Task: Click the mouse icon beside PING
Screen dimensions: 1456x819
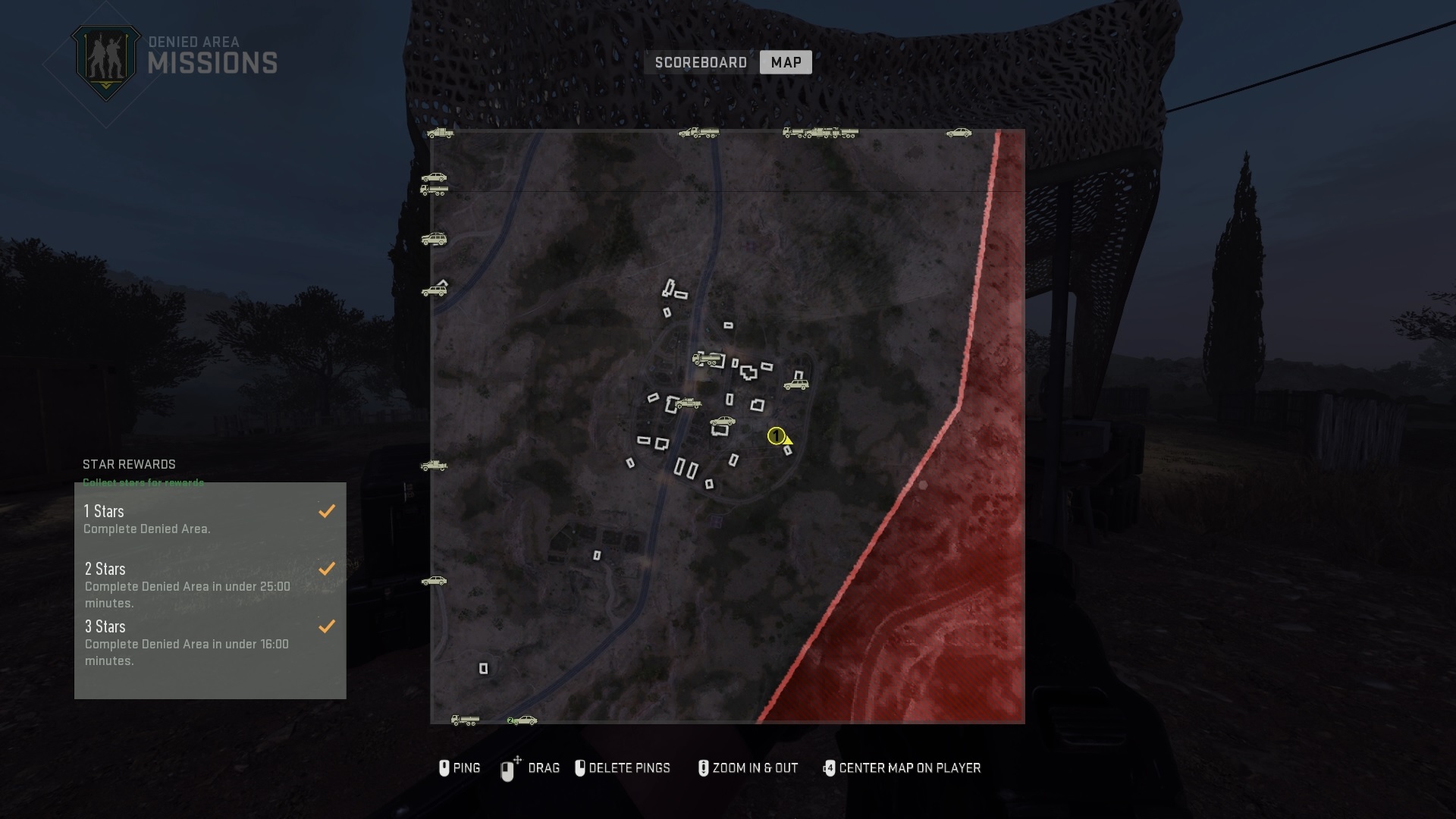Action: click(x=444, y=767)
